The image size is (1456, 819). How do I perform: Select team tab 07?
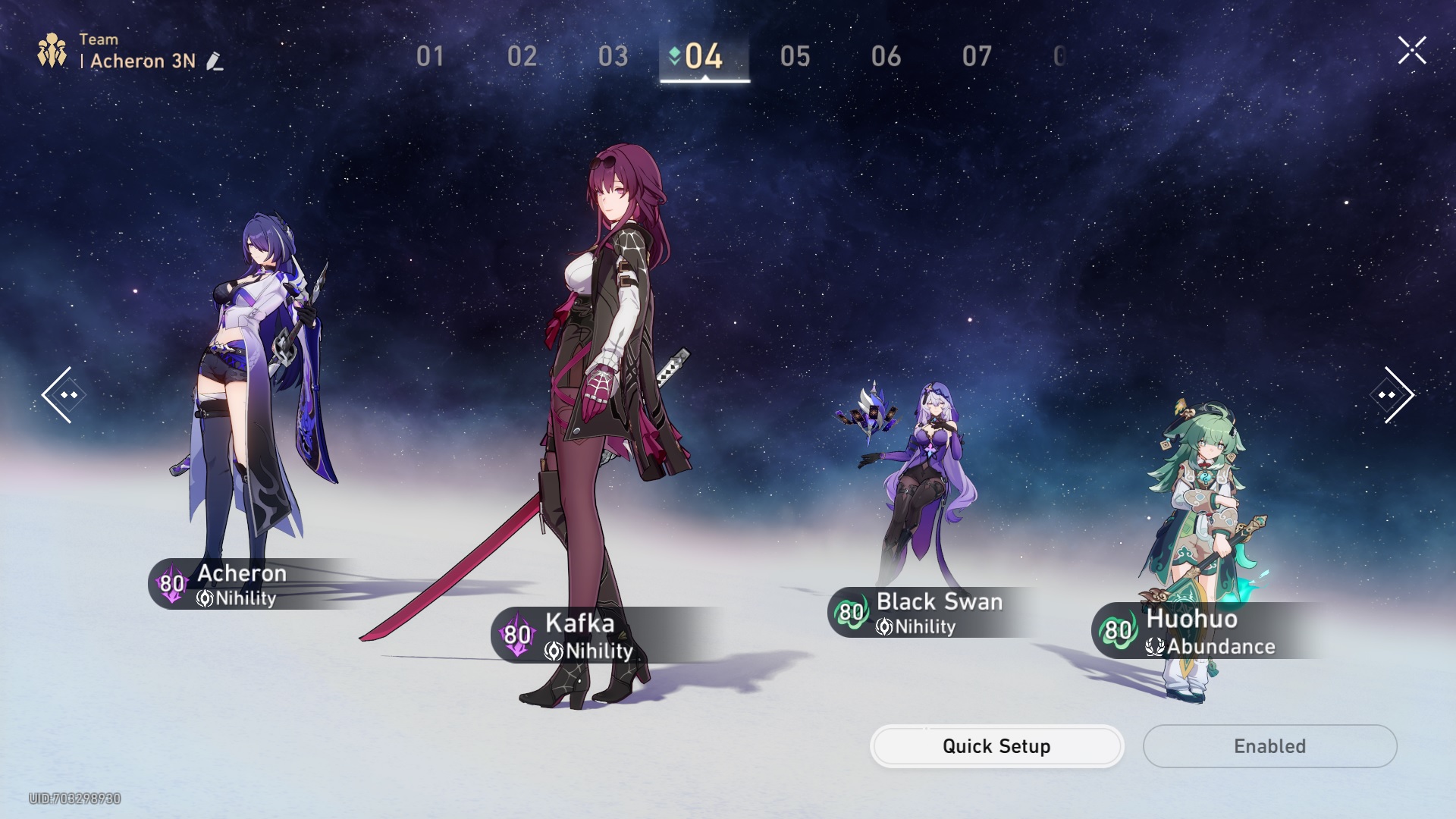coord(977,56)
